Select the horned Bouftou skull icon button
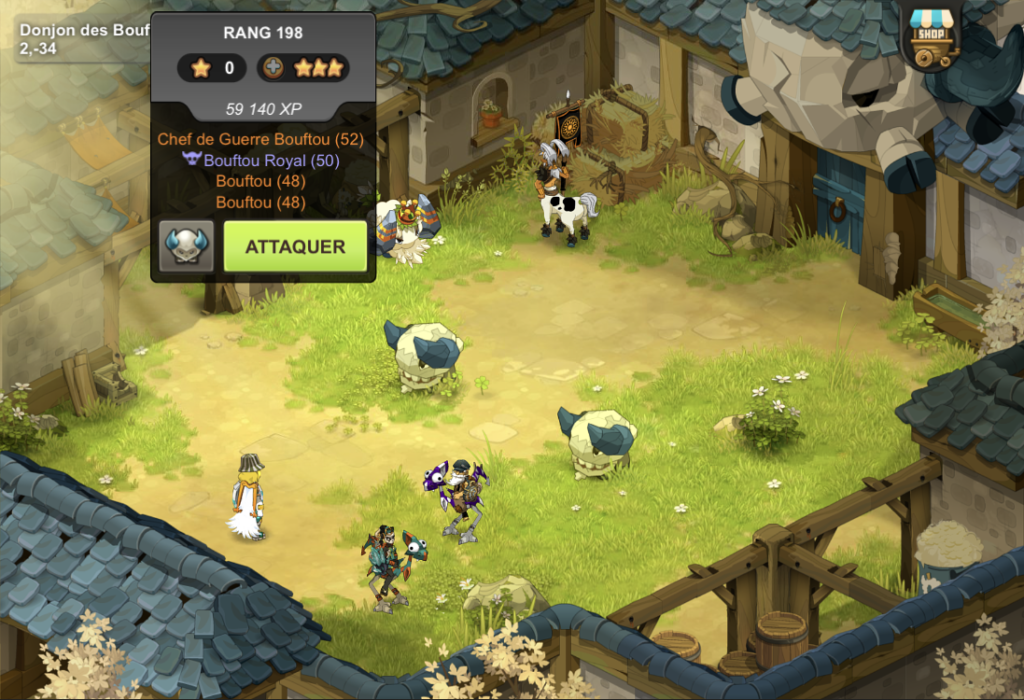Image resolution: width=1024 pixels, height=700 pixels. click(186, 247)
